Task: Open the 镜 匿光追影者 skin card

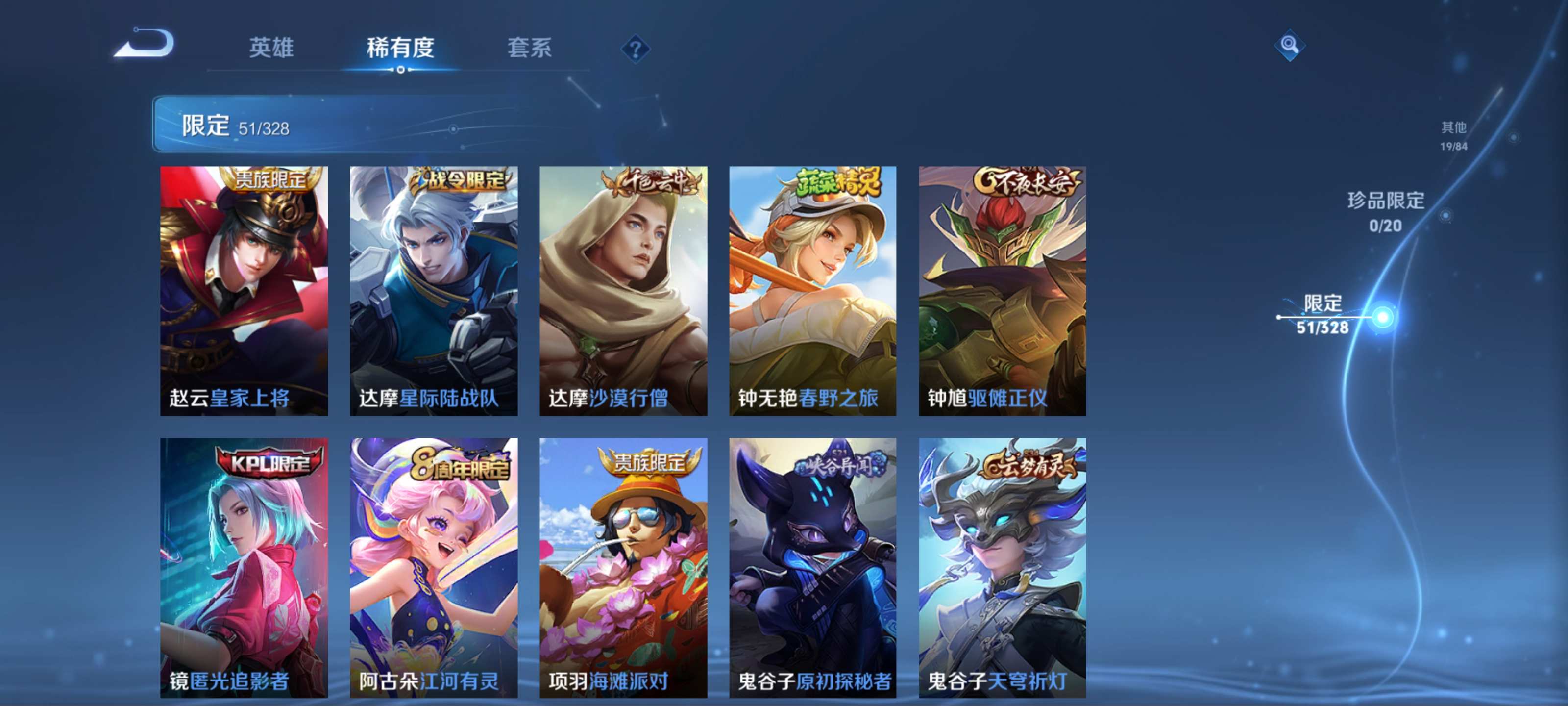Action: [x=244, y=567]
